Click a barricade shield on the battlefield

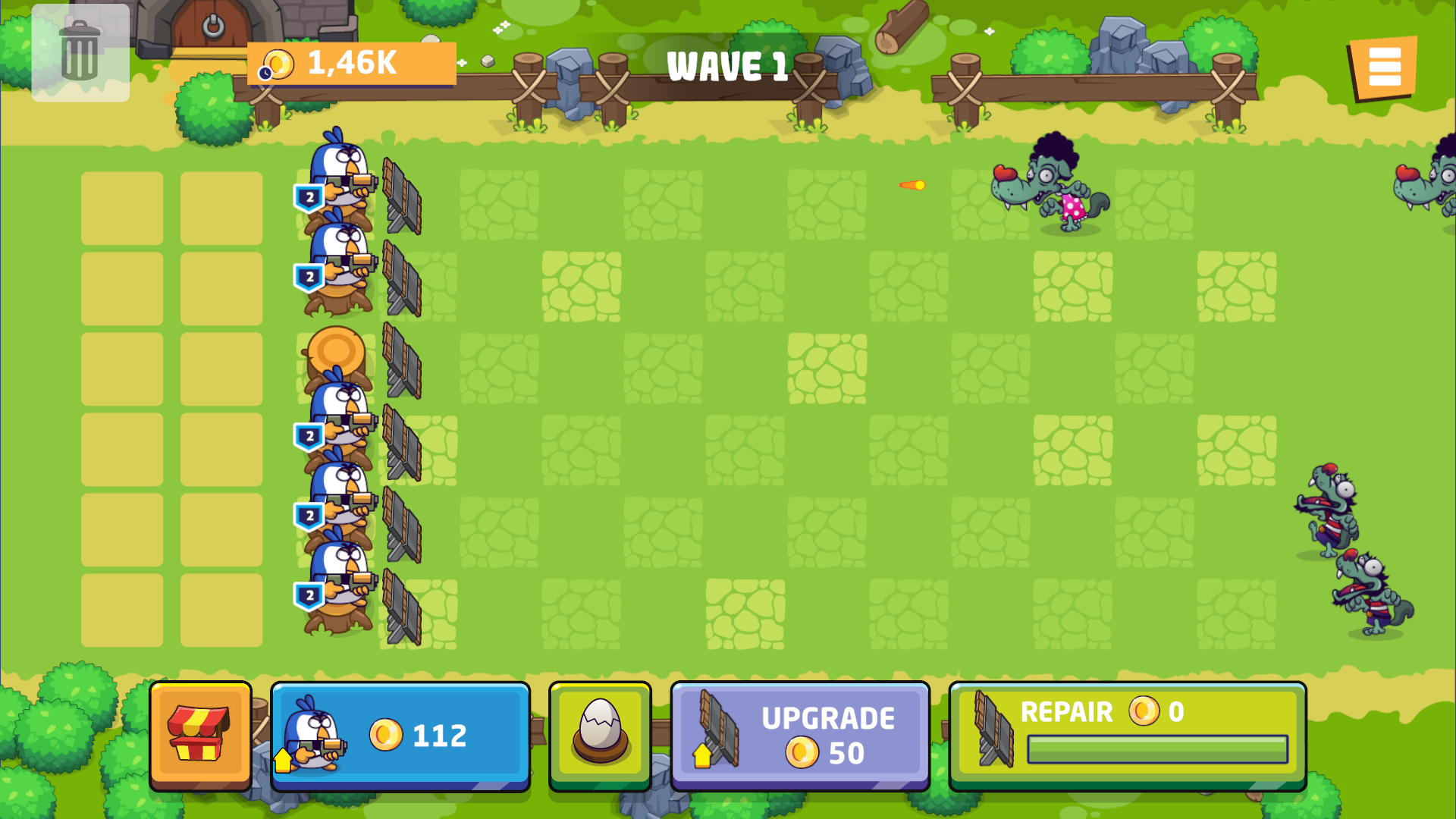[402, 193]
